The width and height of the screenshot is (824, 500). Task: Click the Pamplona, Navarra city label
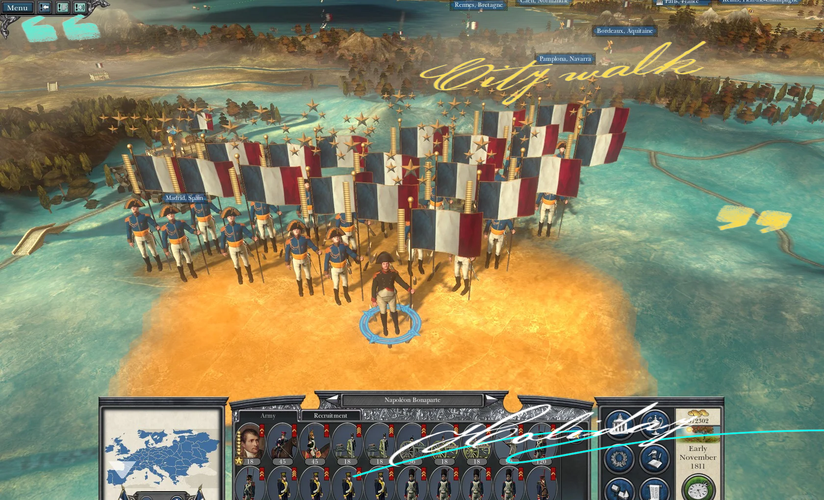(x=566, y=59)
